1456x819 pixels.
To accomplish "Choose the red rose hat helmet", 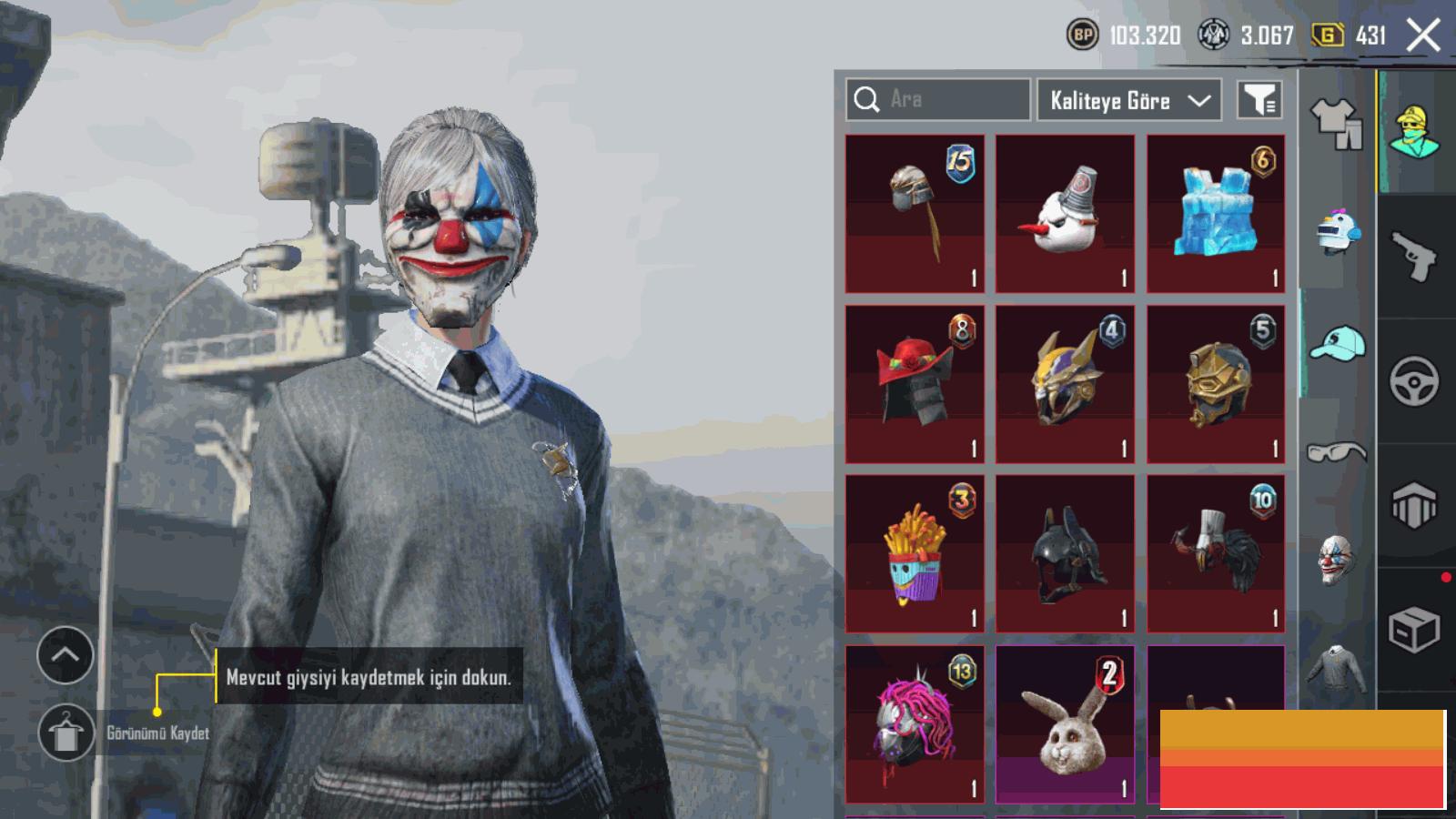I will tap(915, 384).
